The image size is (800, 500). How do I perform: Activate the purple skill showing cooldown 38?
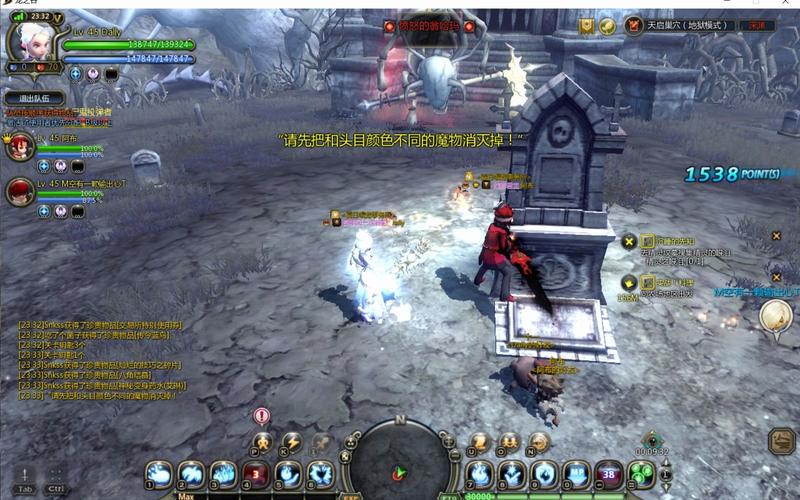[x=608, y=474]
